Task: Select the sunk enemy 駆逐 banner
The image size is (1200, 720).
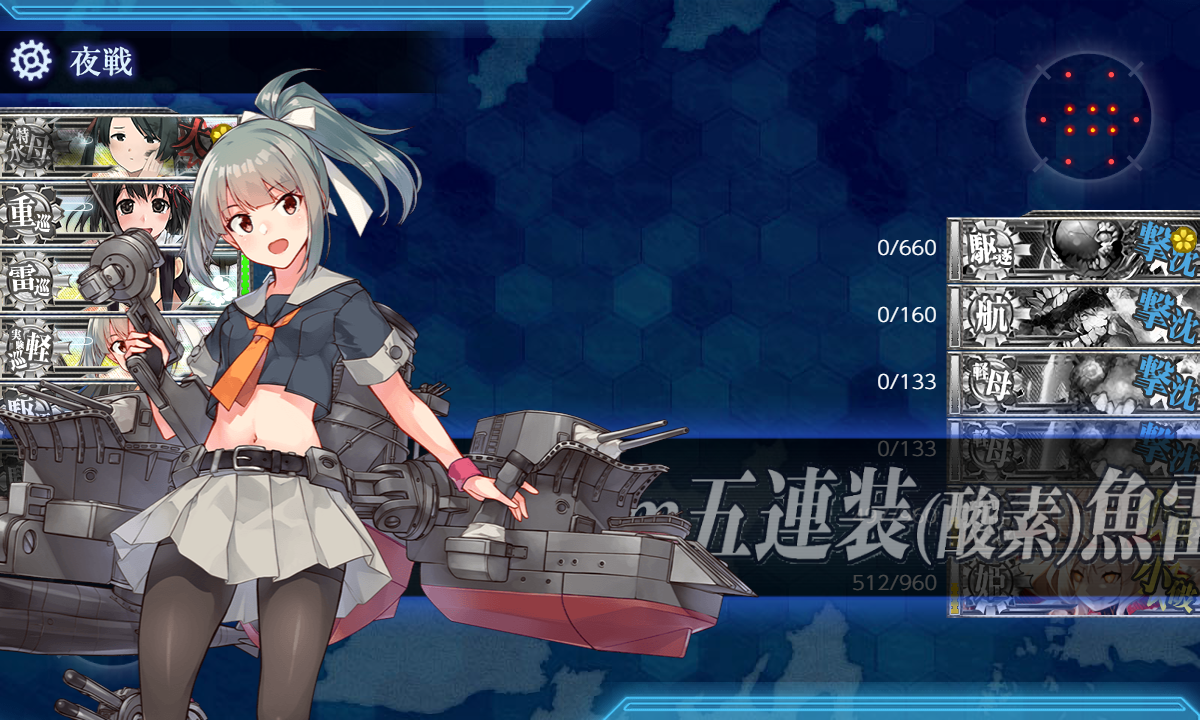Action: click(x=1075, y=247)
